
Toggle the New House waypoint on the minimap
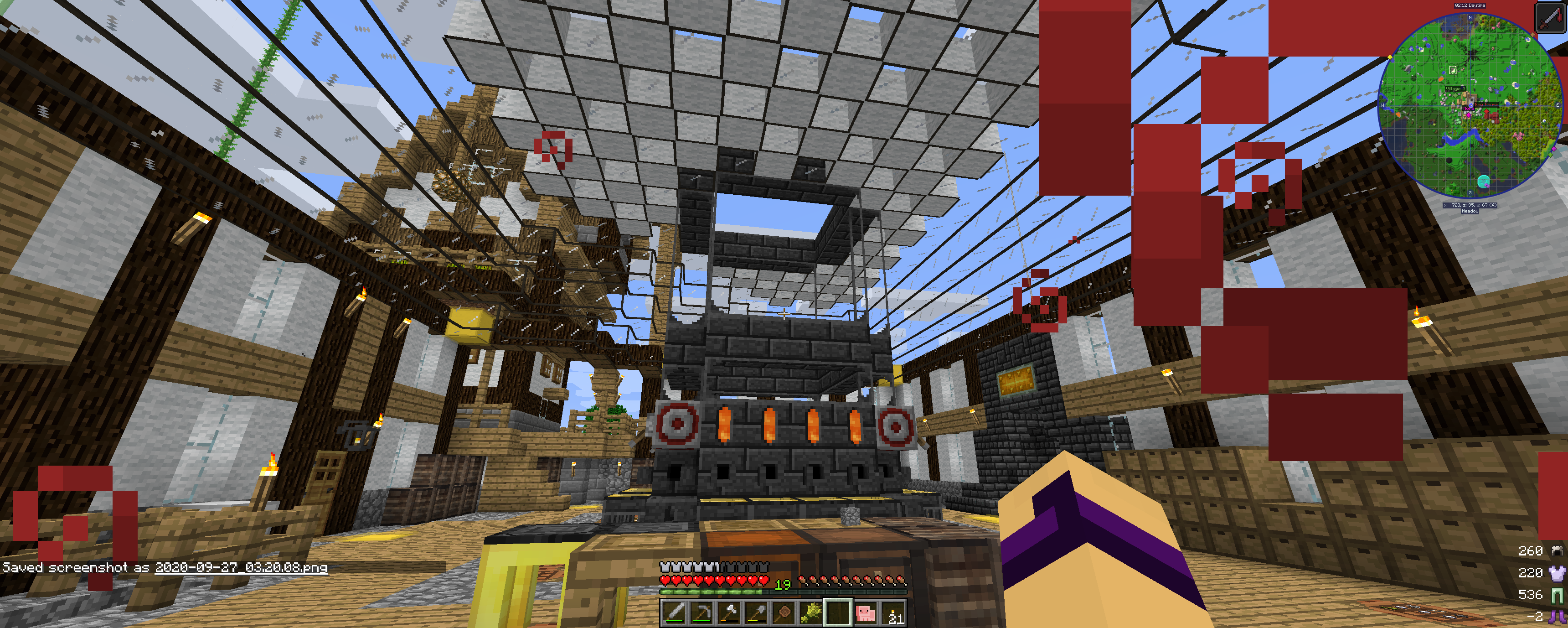tap(1486, 104)
